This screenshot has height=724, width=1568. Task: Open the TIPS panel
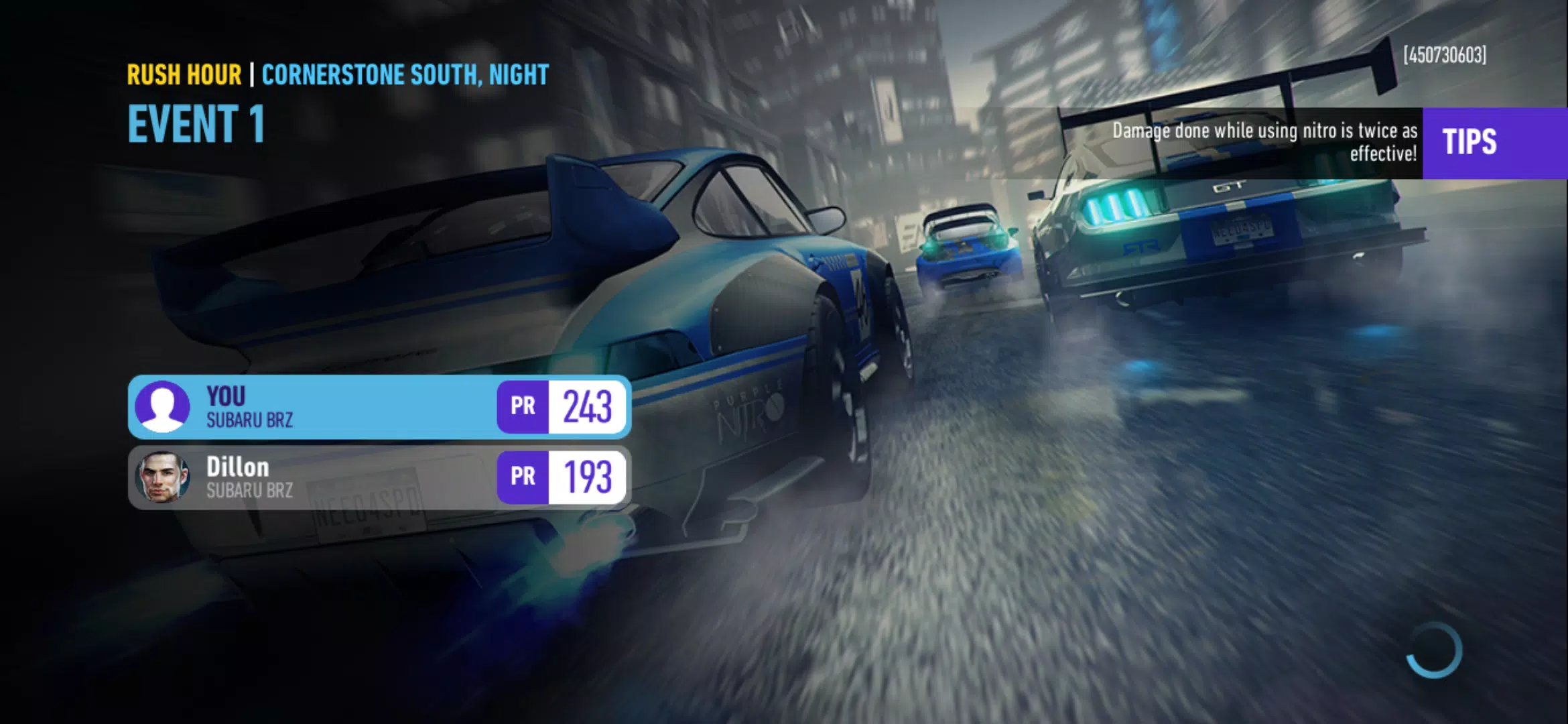coord(1492,141)
